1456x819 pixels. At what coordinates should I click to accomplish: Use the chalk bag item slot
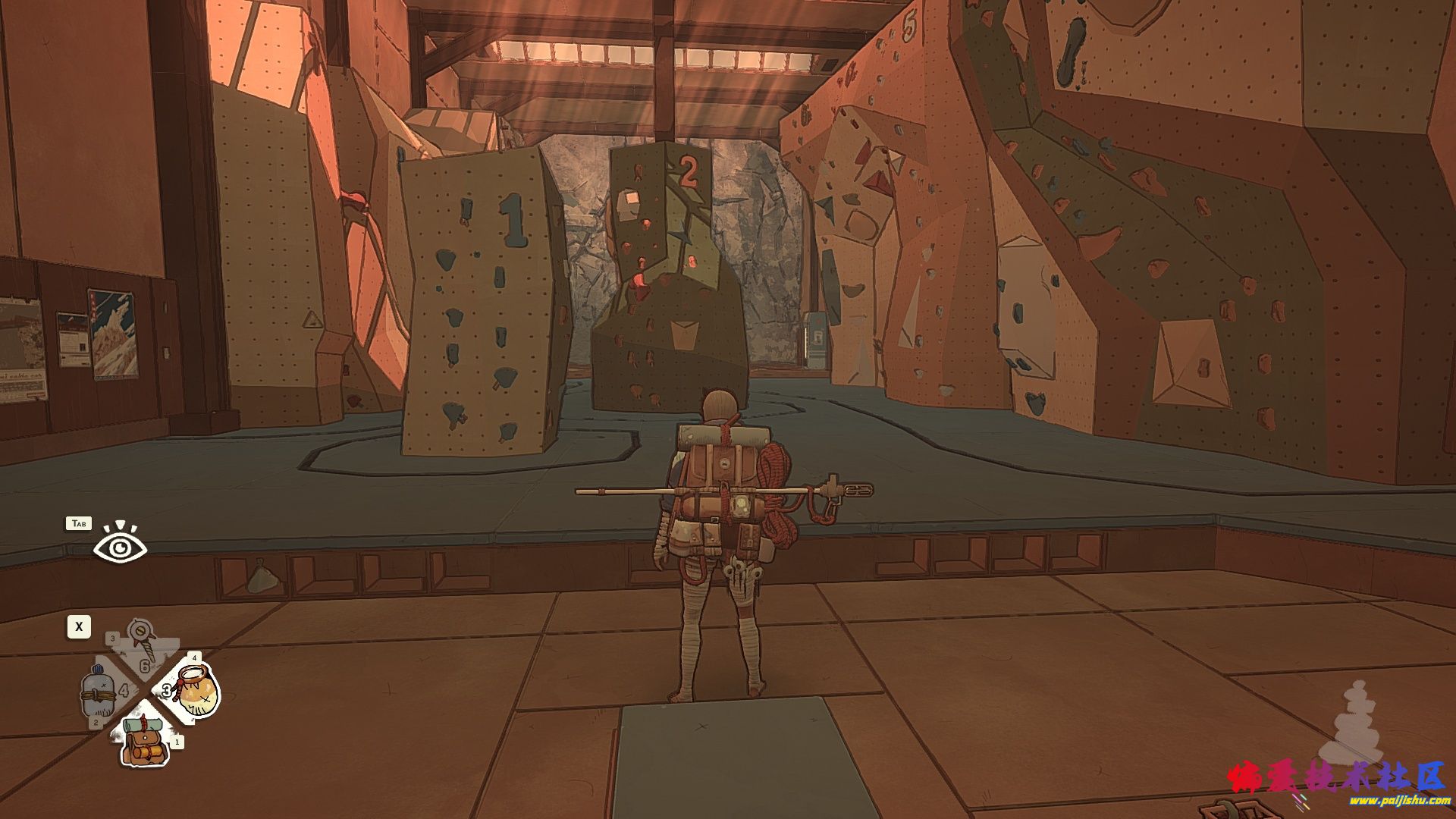tap(198, 691)
